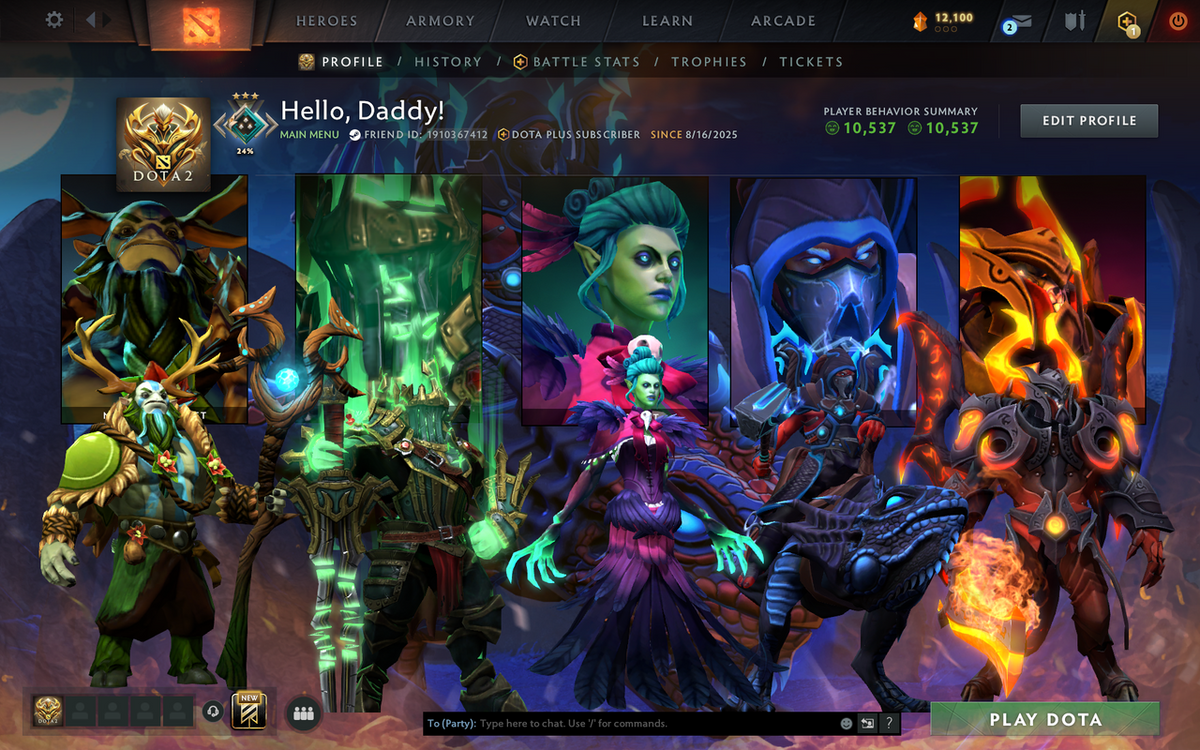Open the Heroes section
This screenshot has width=1200, height=750.
coord(326,21)
